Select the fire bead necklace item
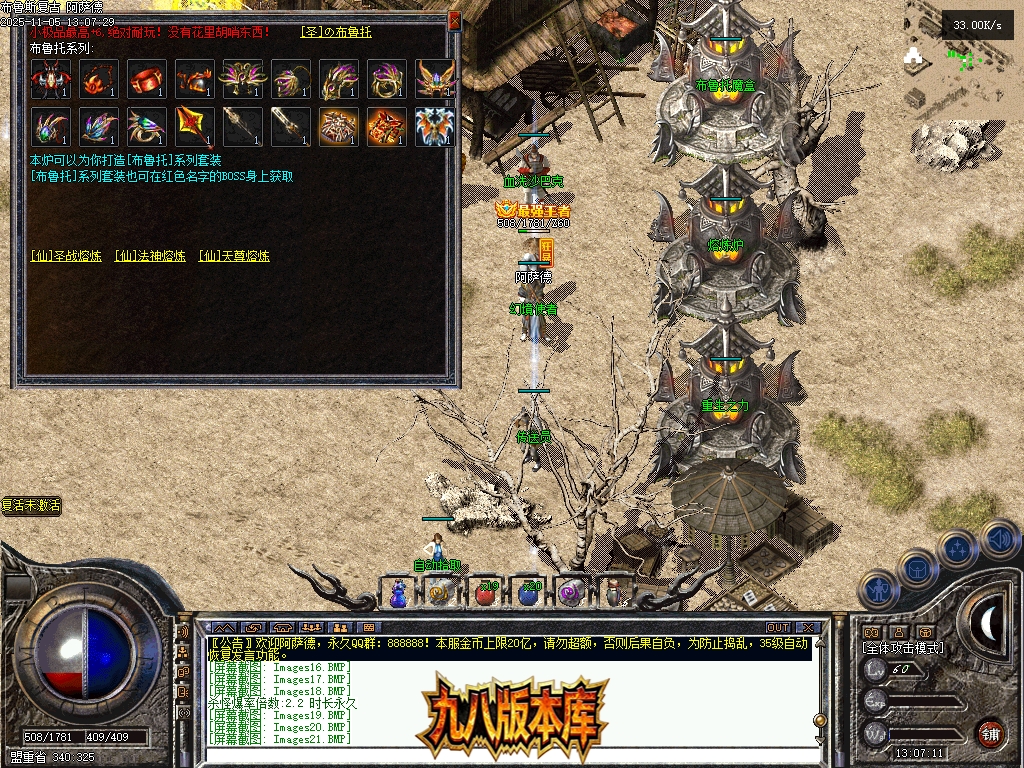The image size is (1024, 768). point(99,79)
